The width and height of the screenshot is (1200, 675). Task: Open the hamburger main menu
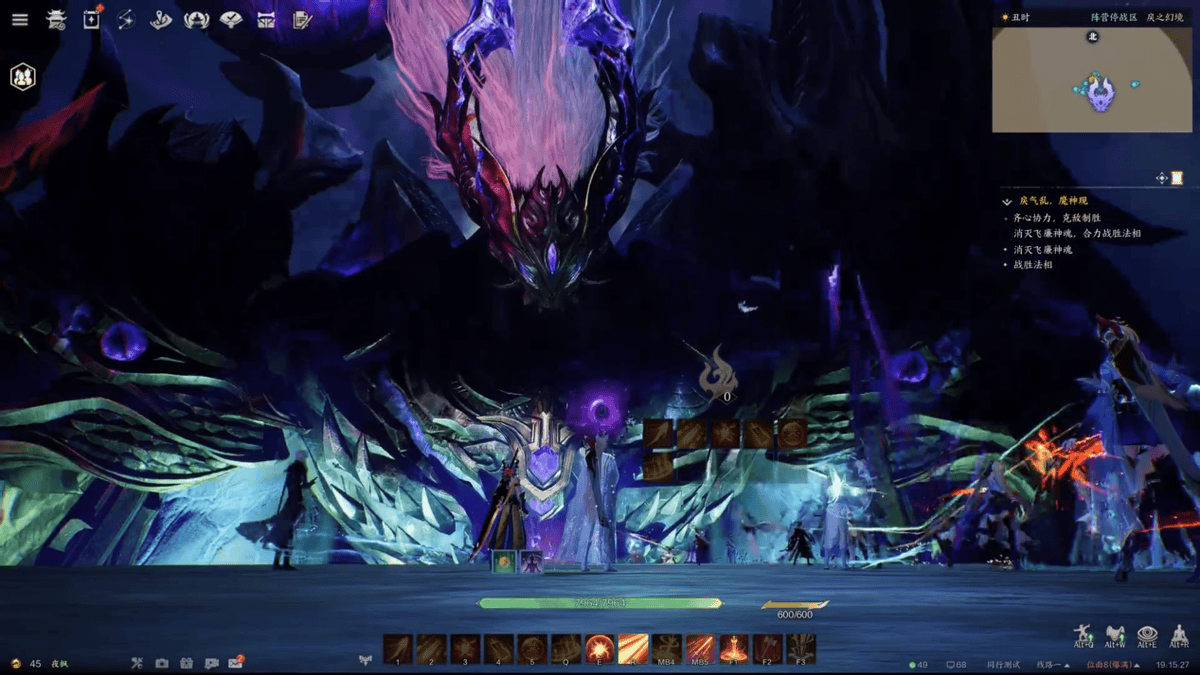click(x=20, y=20)
